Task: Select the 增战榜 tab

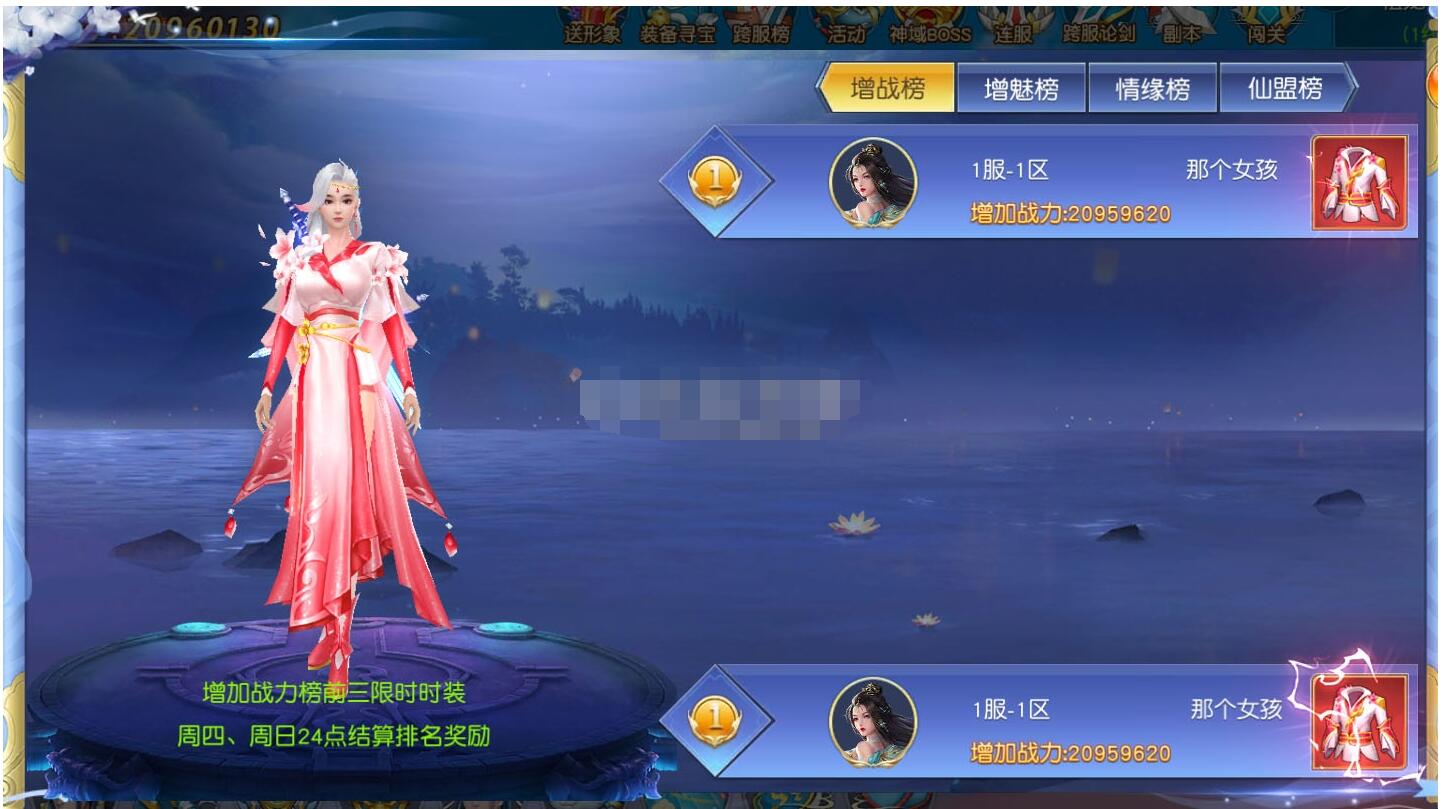Action: pyautogui.click(x=889, y=88)
